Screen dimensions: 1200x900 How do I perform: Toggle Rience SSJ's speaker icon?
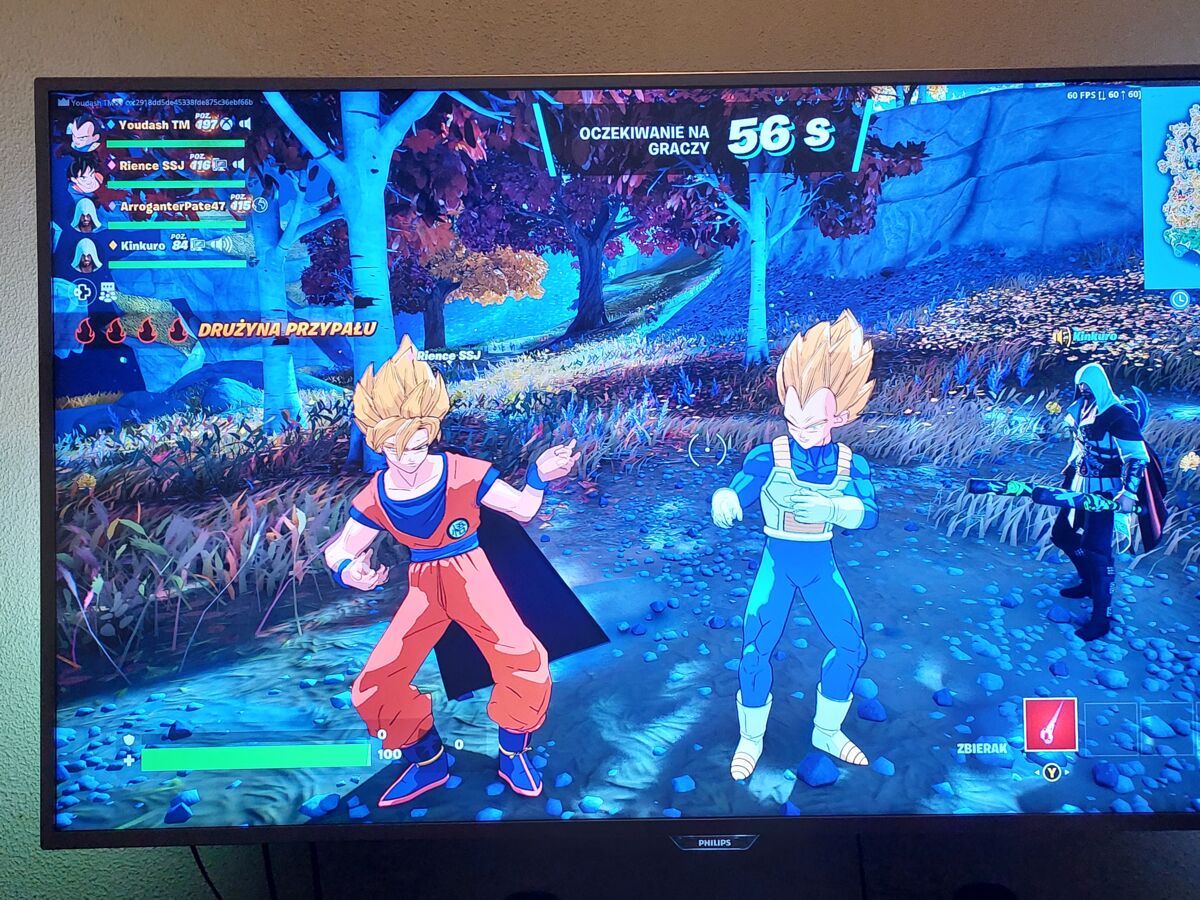[238, 164]
